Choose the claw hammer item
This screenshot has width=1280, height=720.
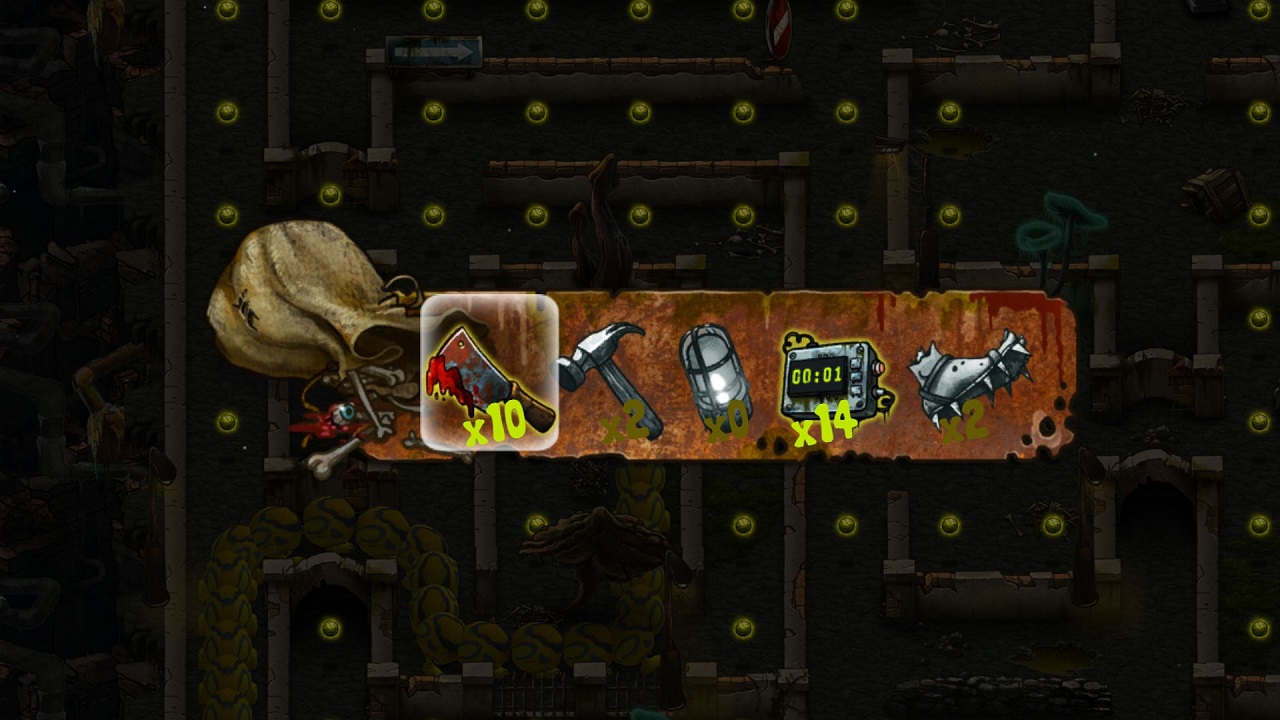pos(610,376)
